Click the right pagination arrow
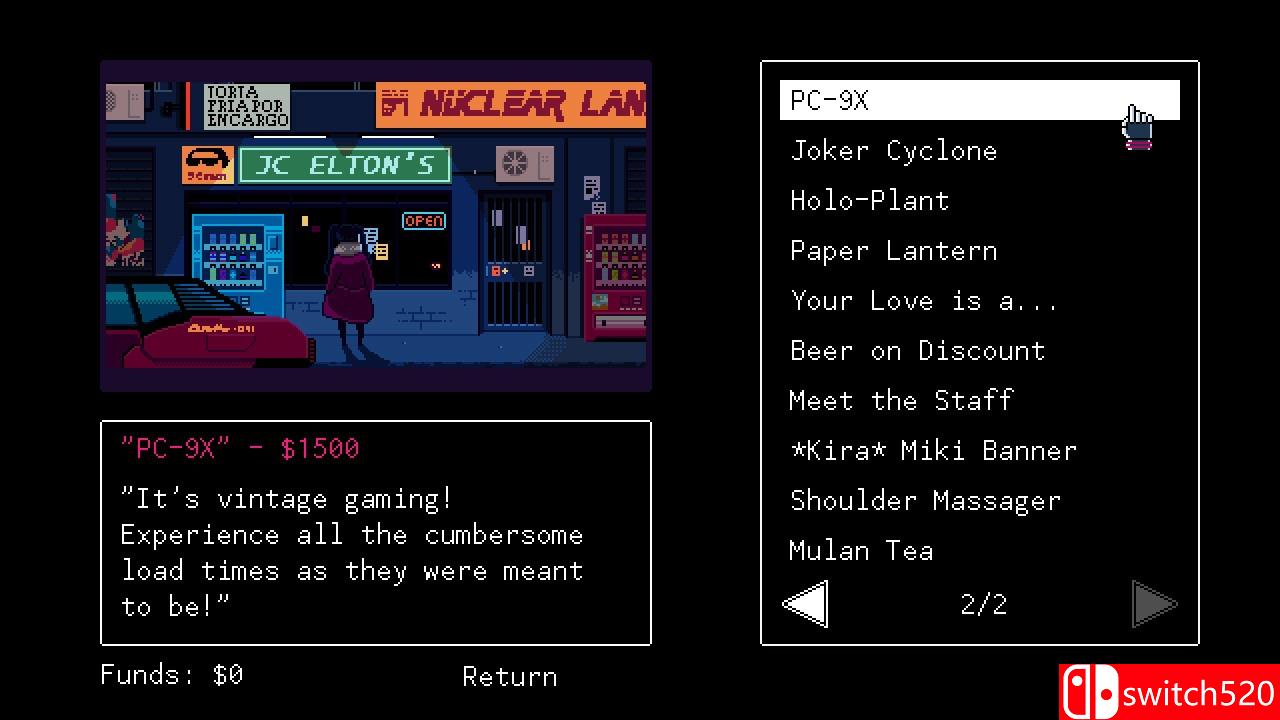 point(1156,603)
